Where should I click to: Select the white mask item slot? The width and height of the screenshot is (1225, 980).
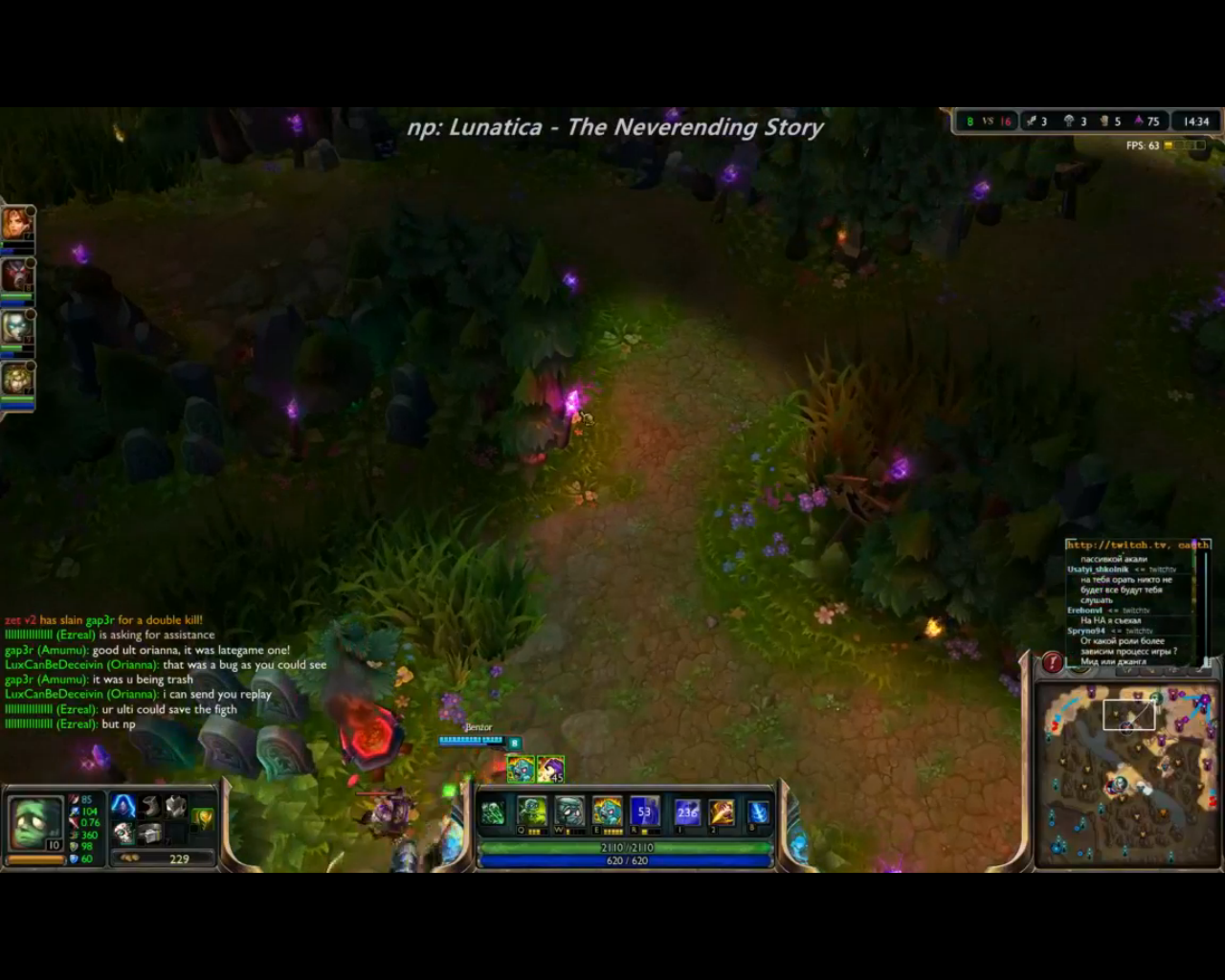tap(123, 833)
